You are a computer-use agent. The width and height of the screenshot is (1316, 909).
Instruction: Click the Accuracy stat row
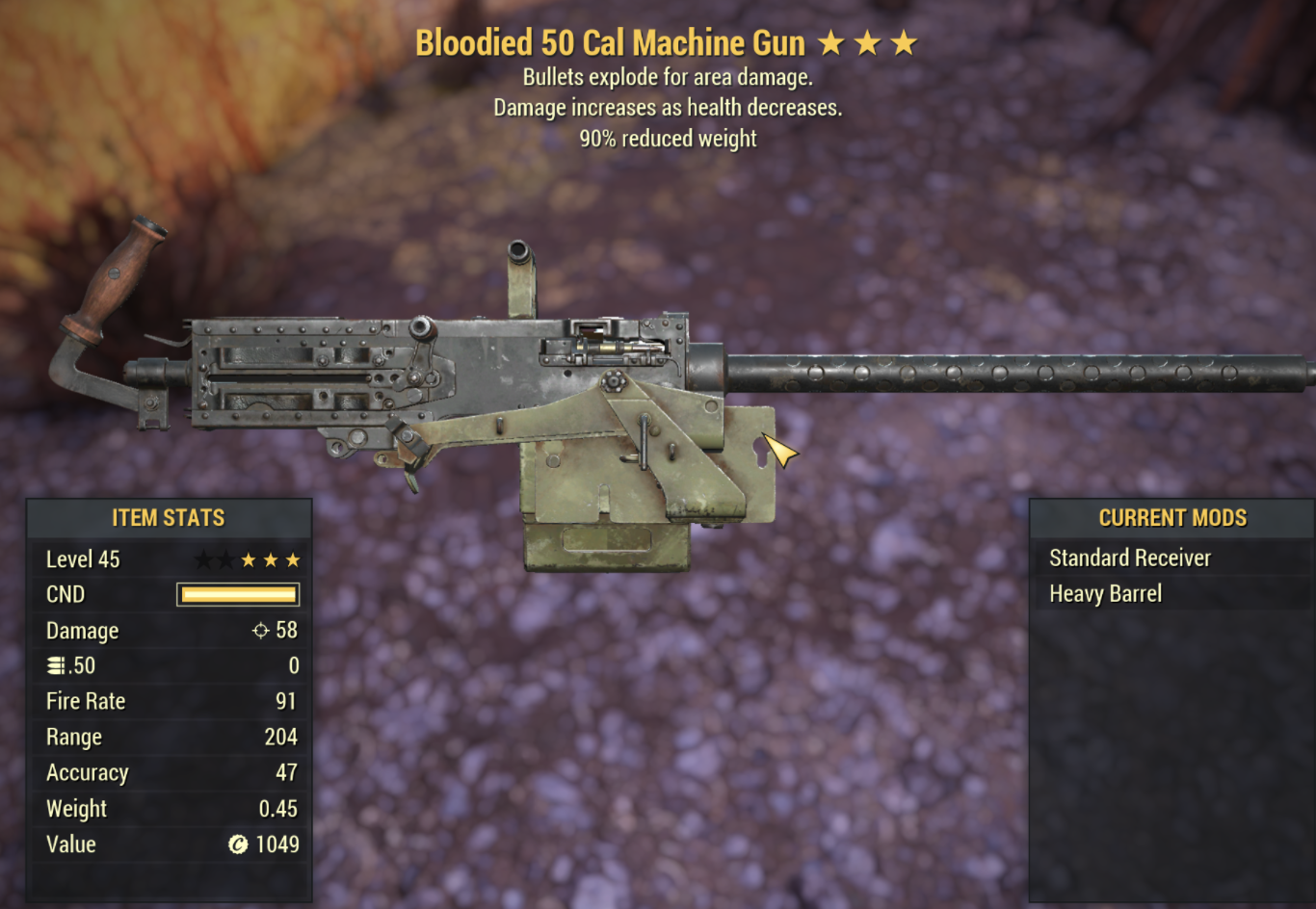(x=88, y=772)
